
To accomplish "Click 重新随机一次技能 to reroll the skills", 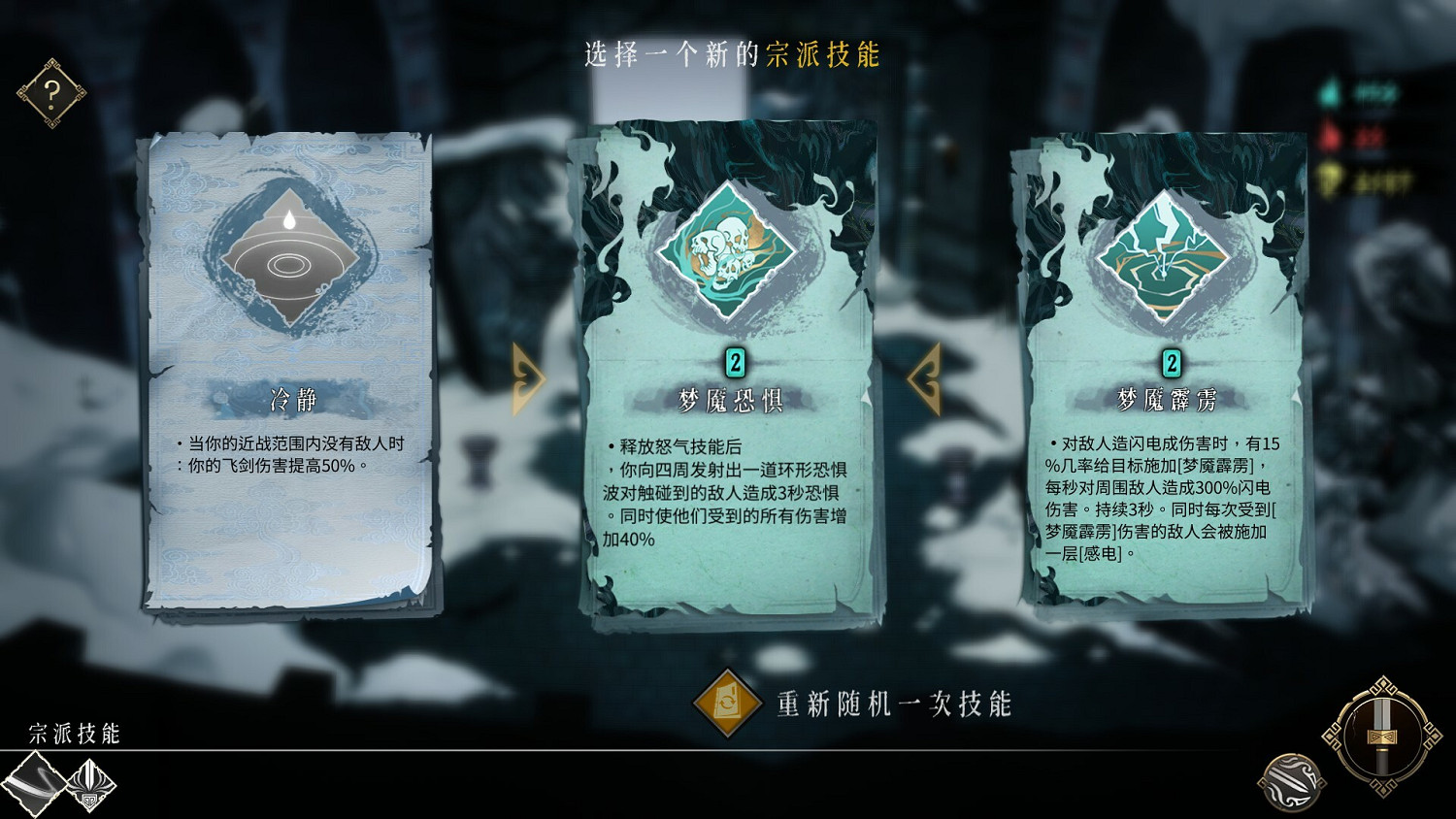I will tap(893, 704).
